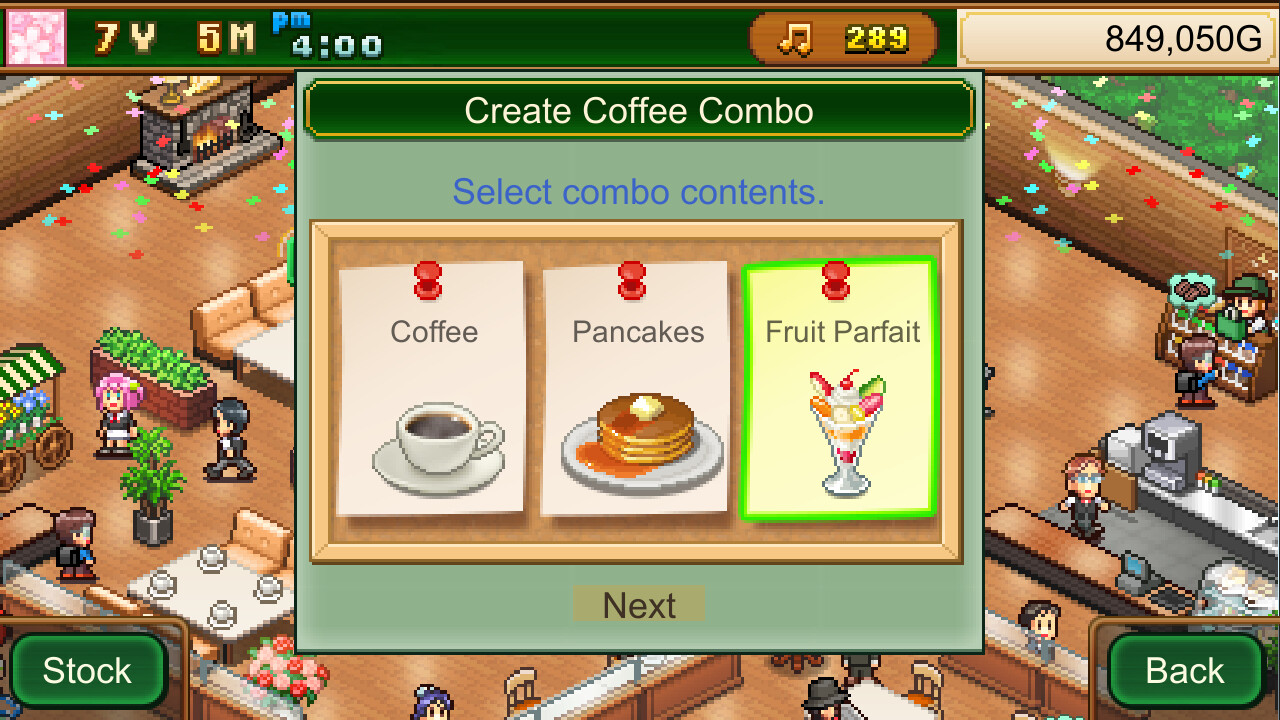Click the coffee cup icon on the Coffee card
The width and height of the screenshot is (1280, 720).
[x=435, y=443]
